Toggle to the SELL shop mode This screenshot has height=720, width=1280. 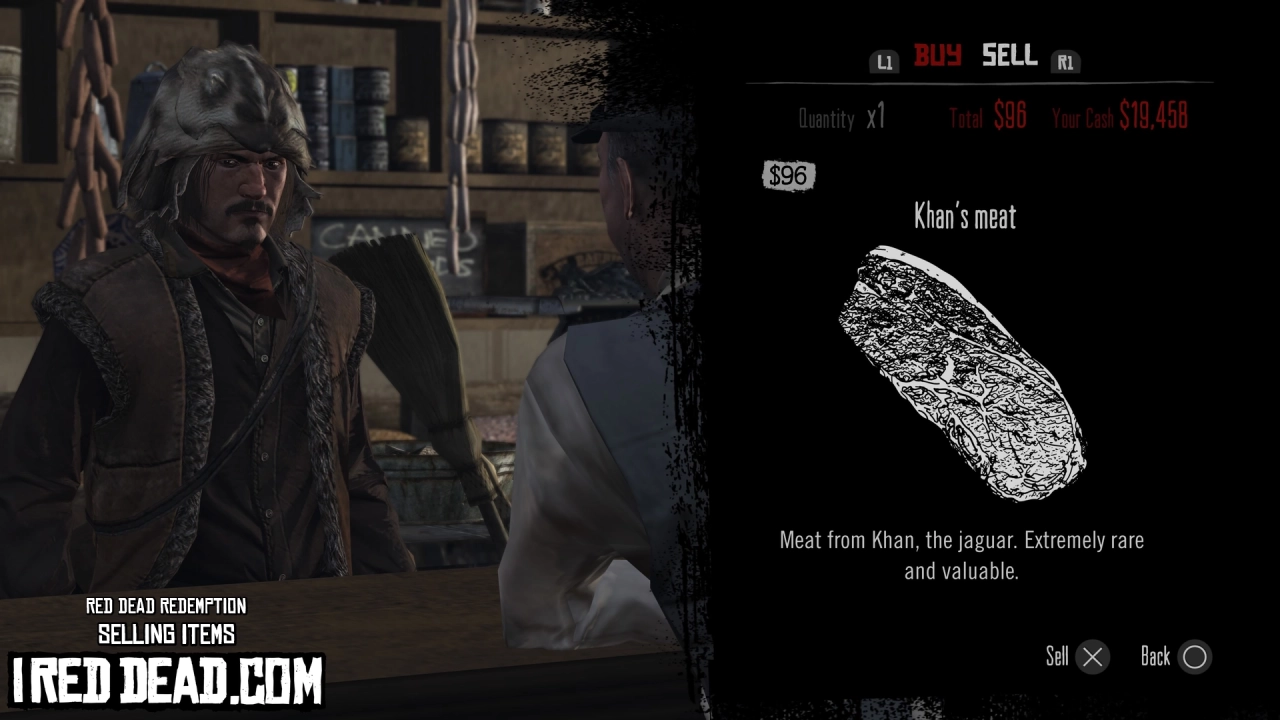1008,57
